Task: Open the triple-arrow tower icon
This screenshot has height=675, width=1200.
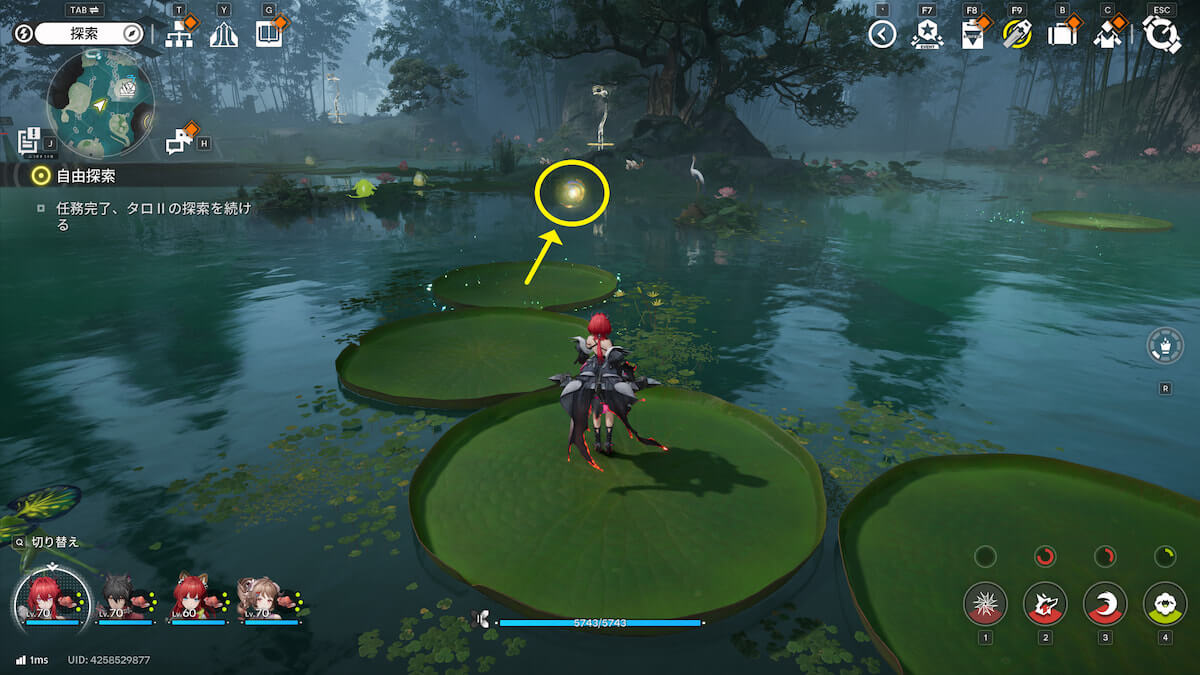Action: tap(224, 35)
